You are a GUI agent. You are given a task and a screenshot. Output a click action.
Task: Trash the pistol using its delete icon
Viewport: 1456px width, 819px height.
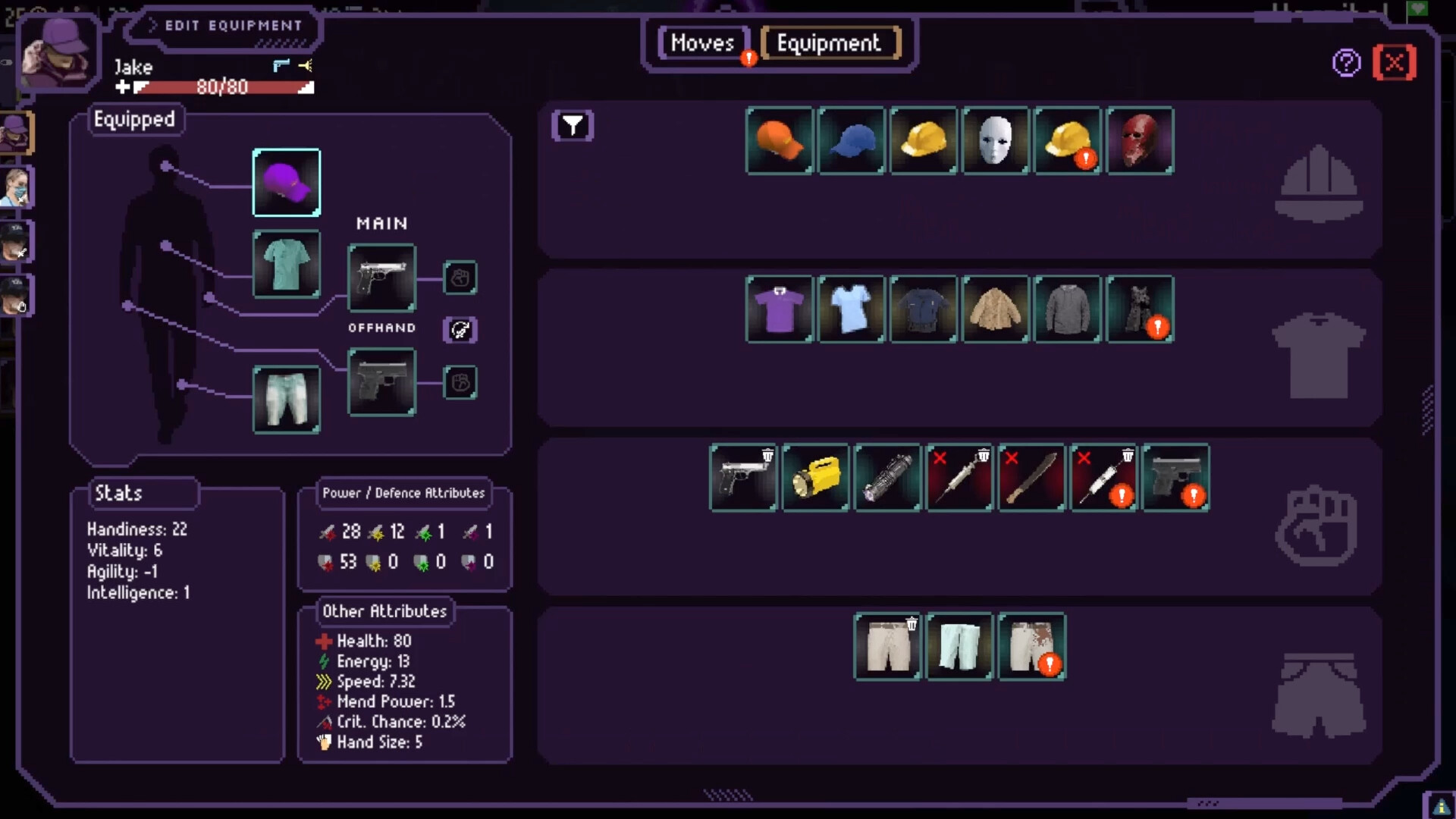768,455
